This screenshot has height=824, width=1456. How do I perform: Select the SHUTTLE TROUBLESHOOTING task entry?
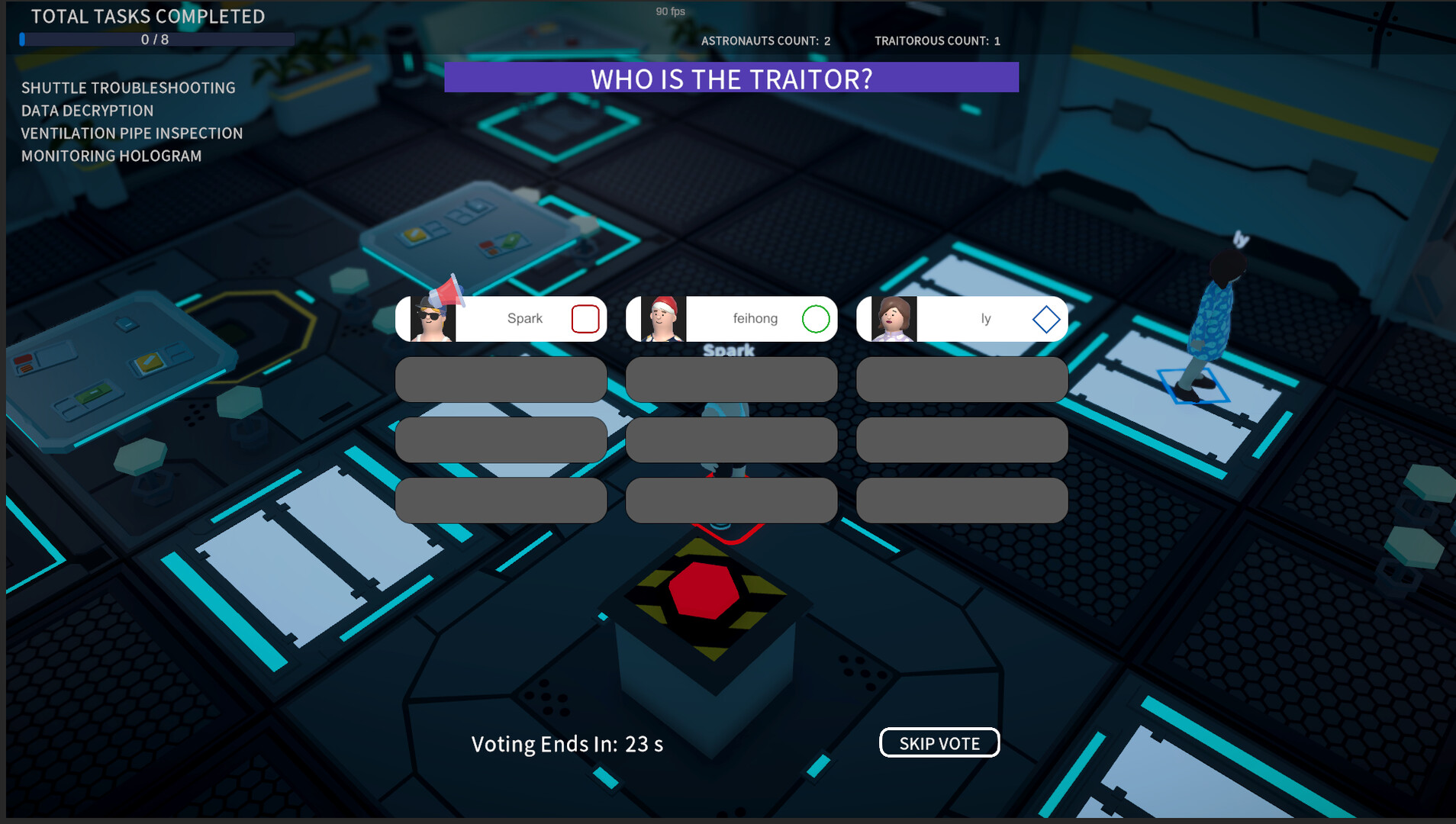128,88
